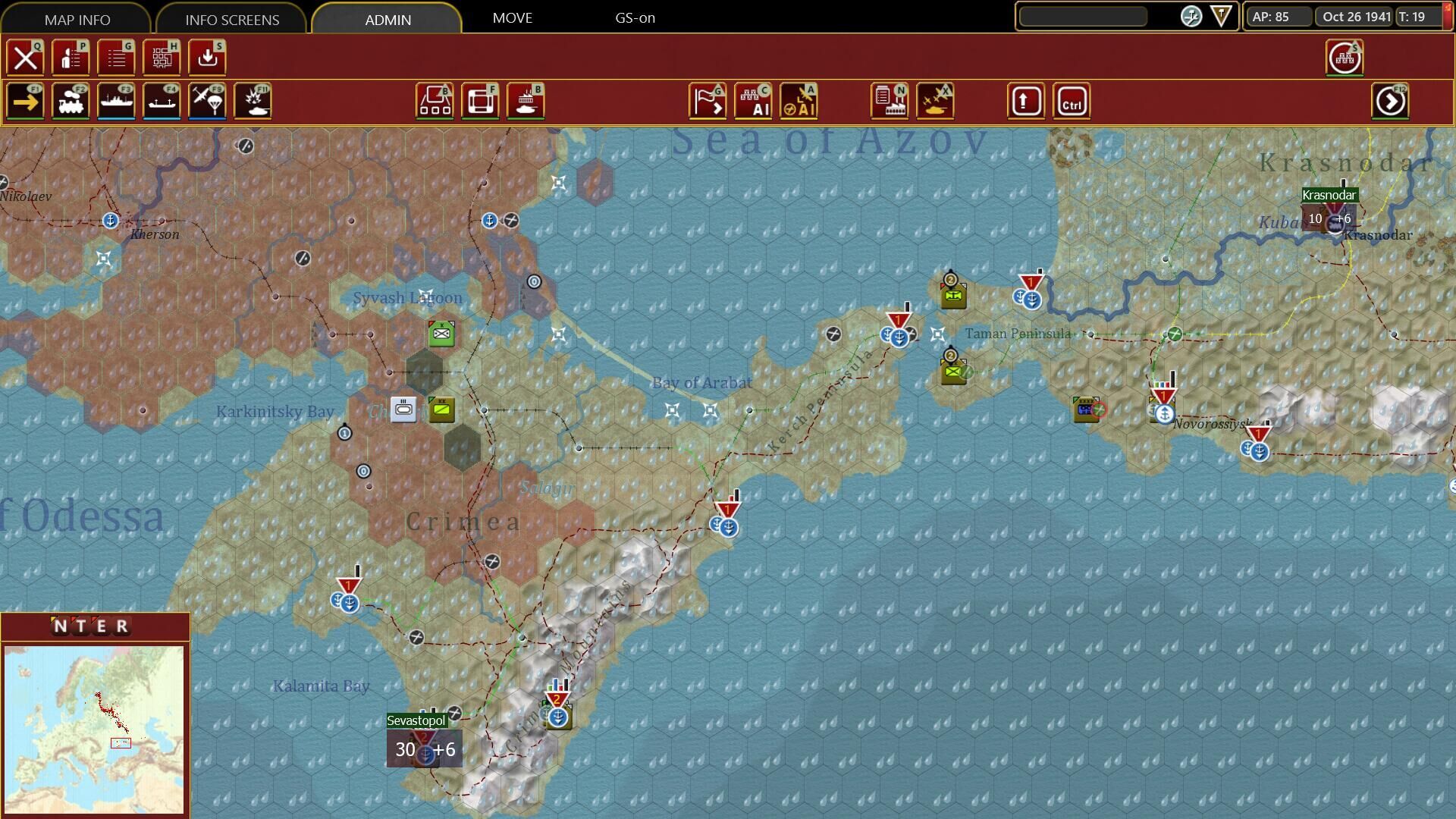Open the INFO SCREENS tab
The width and height of the screenshot is (1456, 819).
232,19
